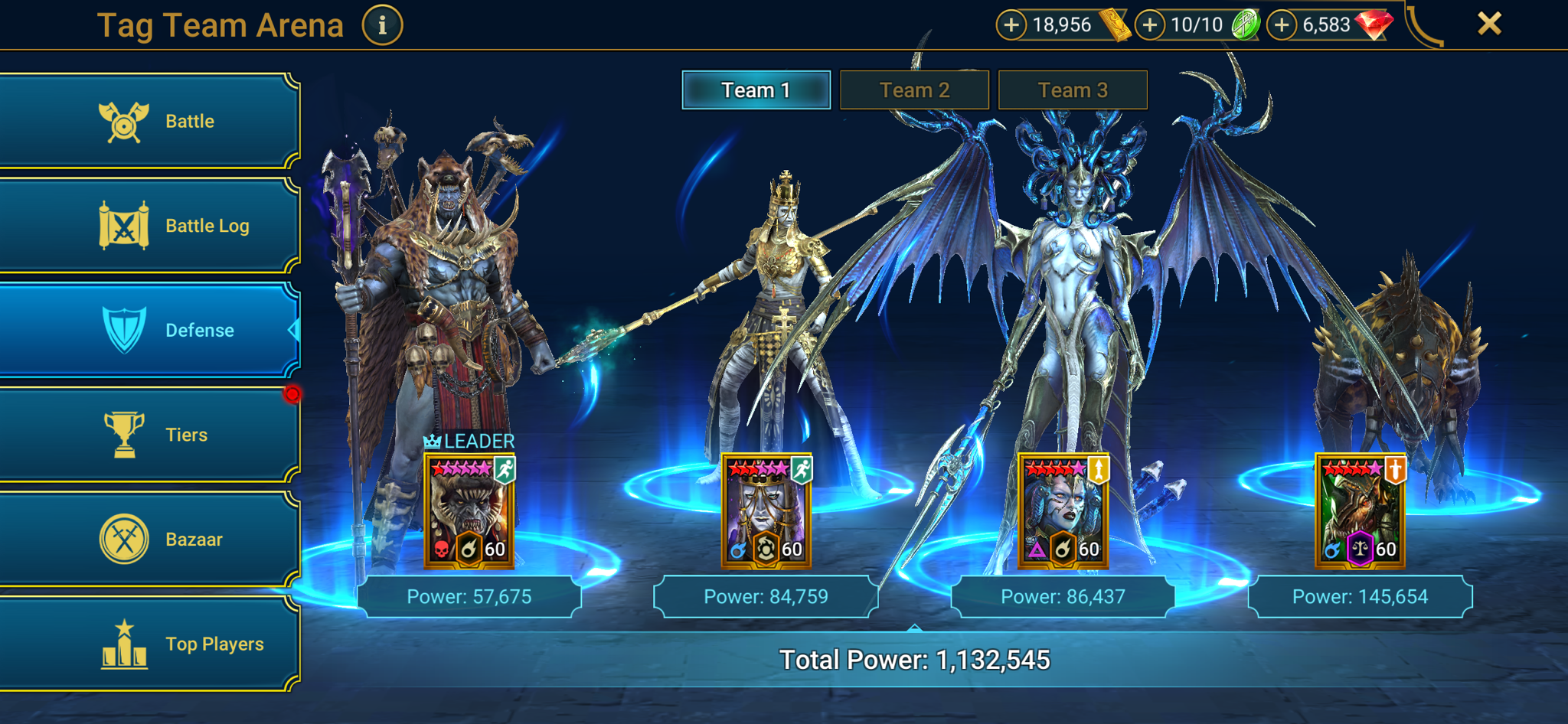Select the Team 1 tab
Viewport: 1568px width, 724px height.
[x=755, y=90]
